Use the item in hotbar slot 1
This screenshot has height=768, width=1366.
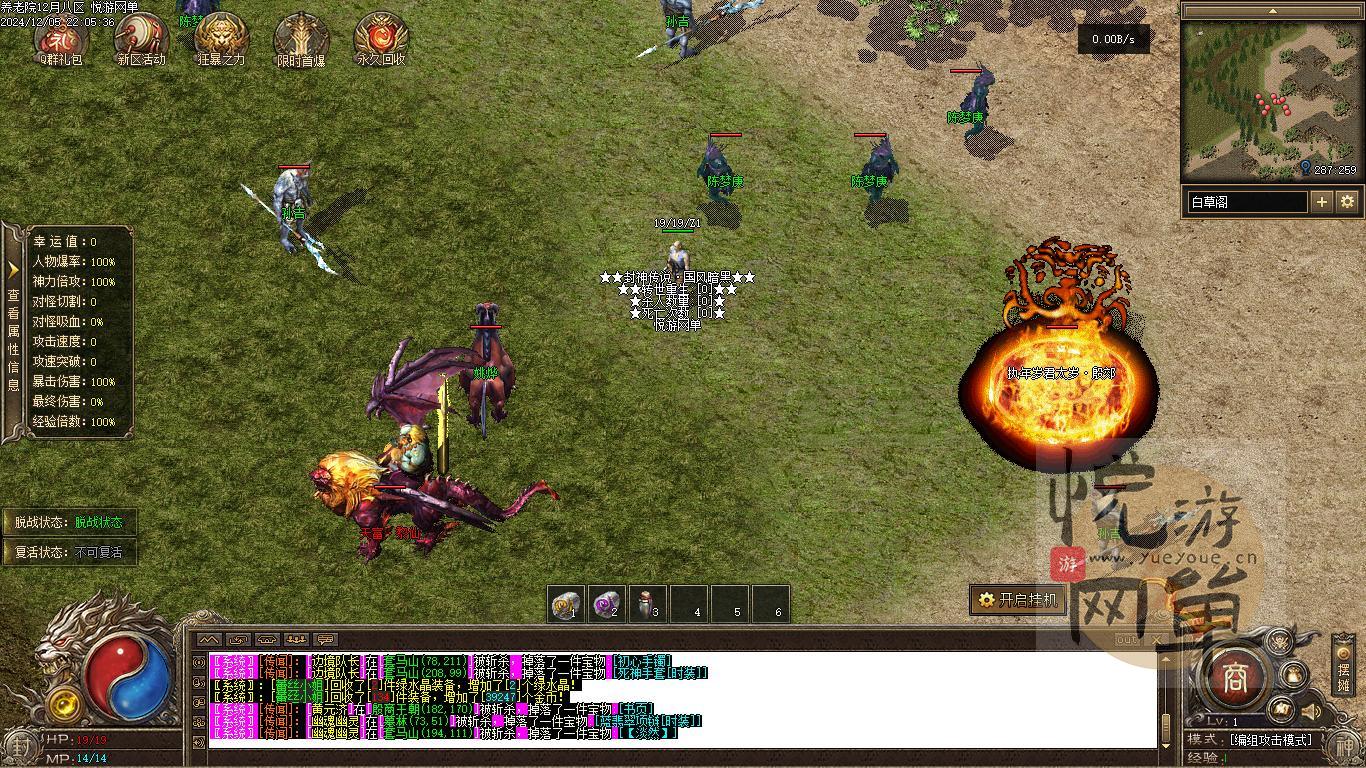(568, 604)
